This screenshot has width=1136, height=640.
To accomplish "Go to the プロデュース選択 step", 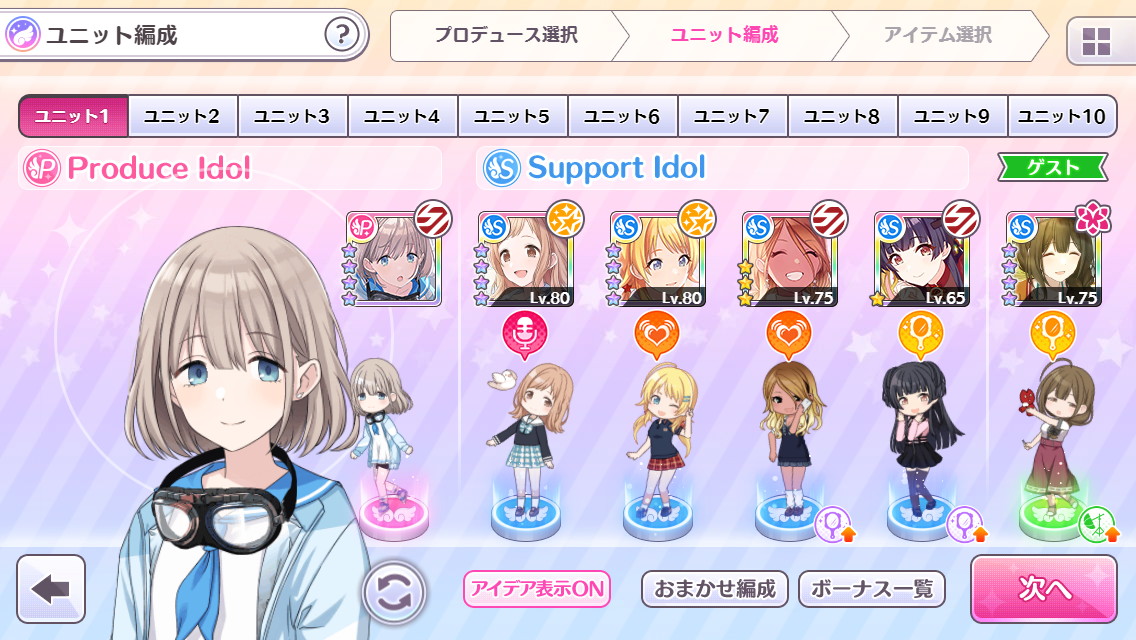I will click(x=506, y=36).
